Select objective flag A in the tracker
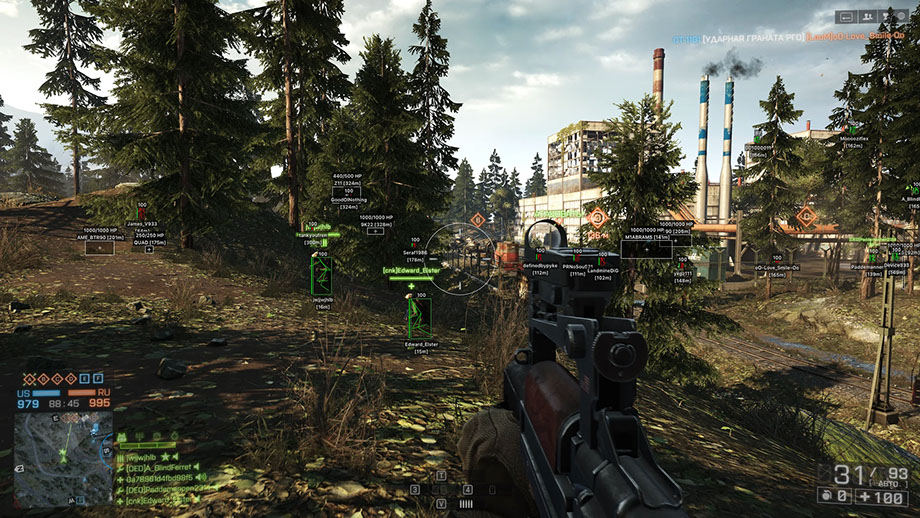This screenshot has height=518, width=920. click(x=30, y=379)
